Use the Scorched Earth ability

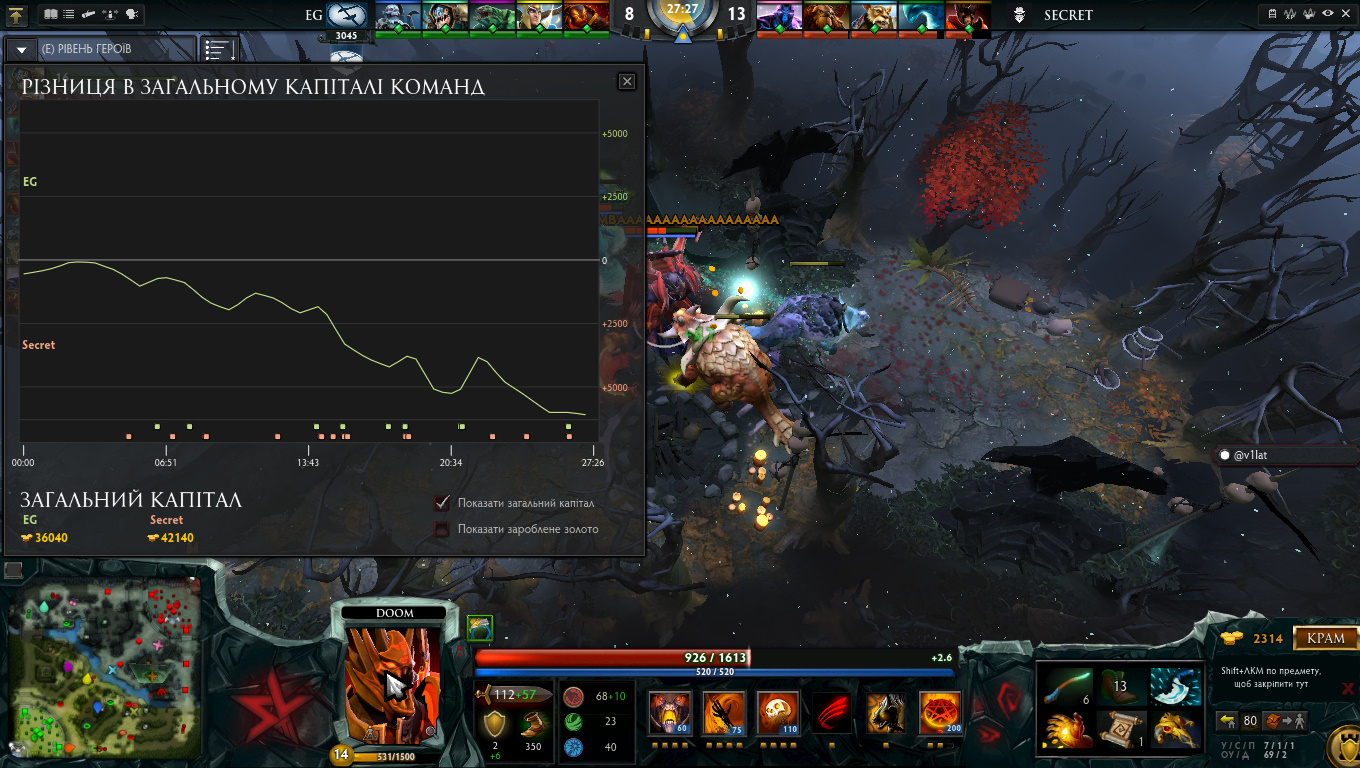point(724,712)
